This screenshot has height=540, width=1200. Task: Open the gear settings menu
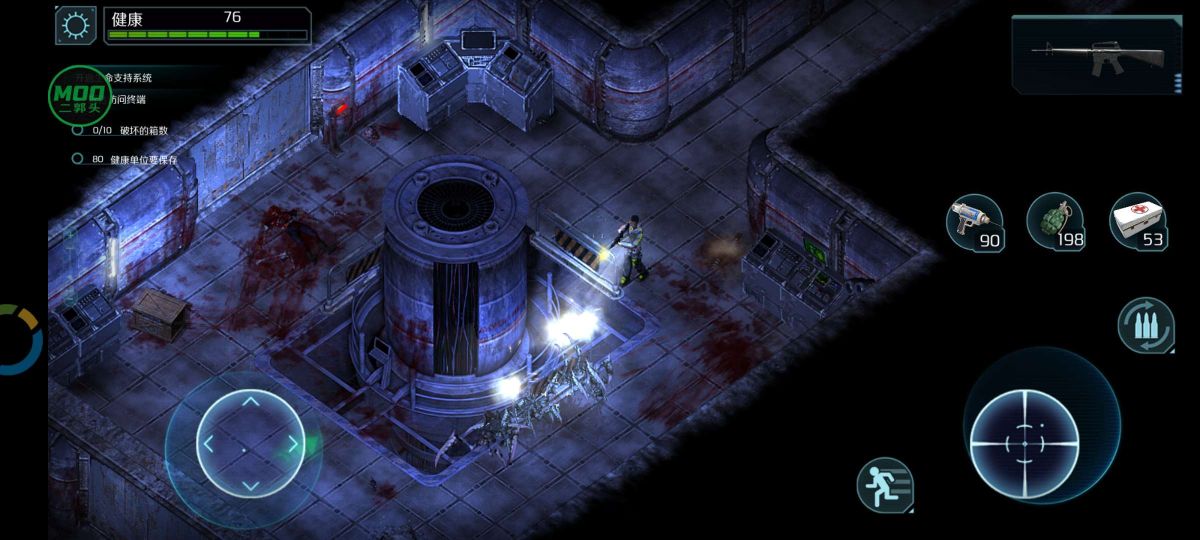point(75,25)
